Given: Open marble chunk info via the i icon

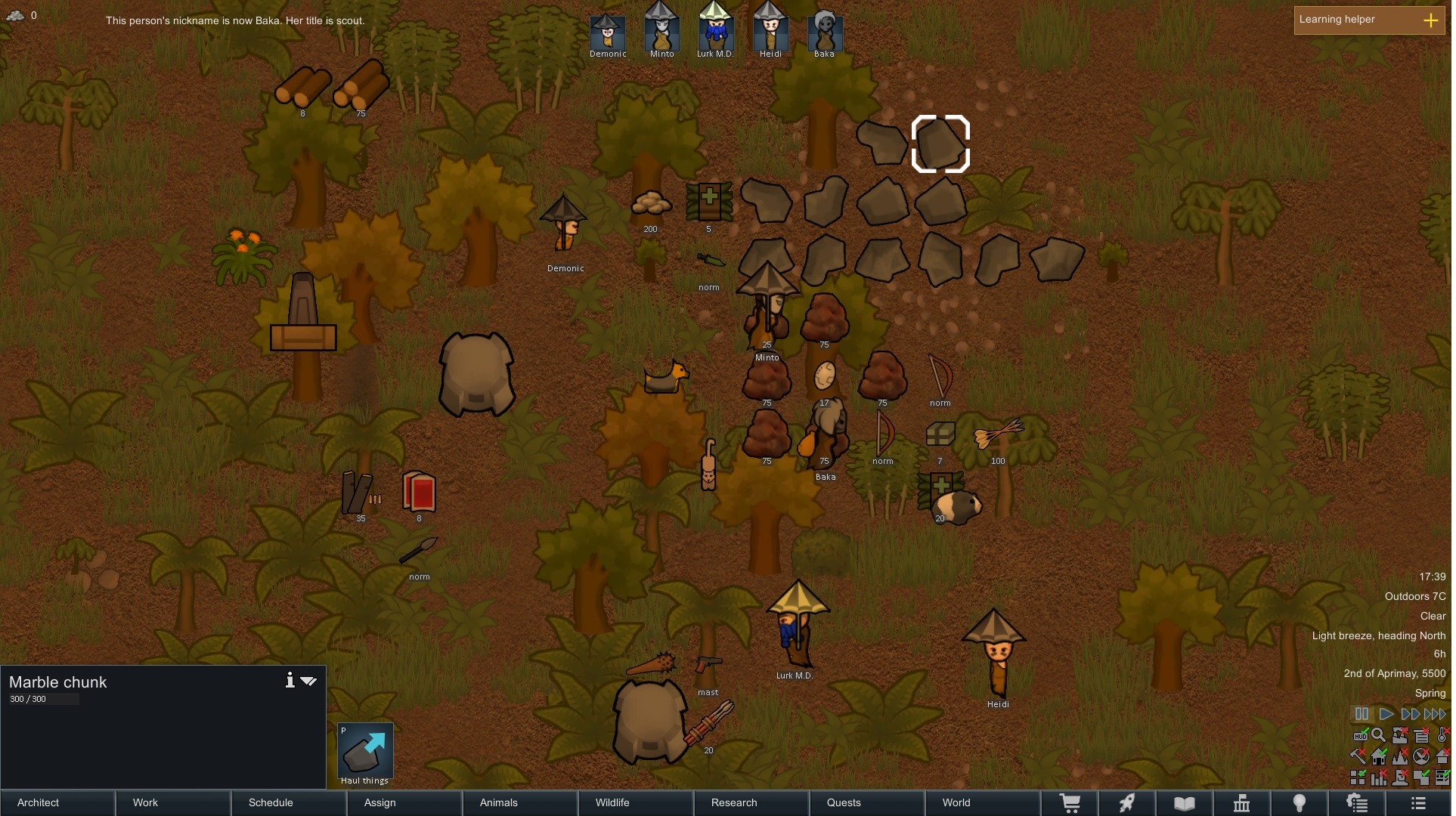Looking at the screenshot, I should coord(290,680).
